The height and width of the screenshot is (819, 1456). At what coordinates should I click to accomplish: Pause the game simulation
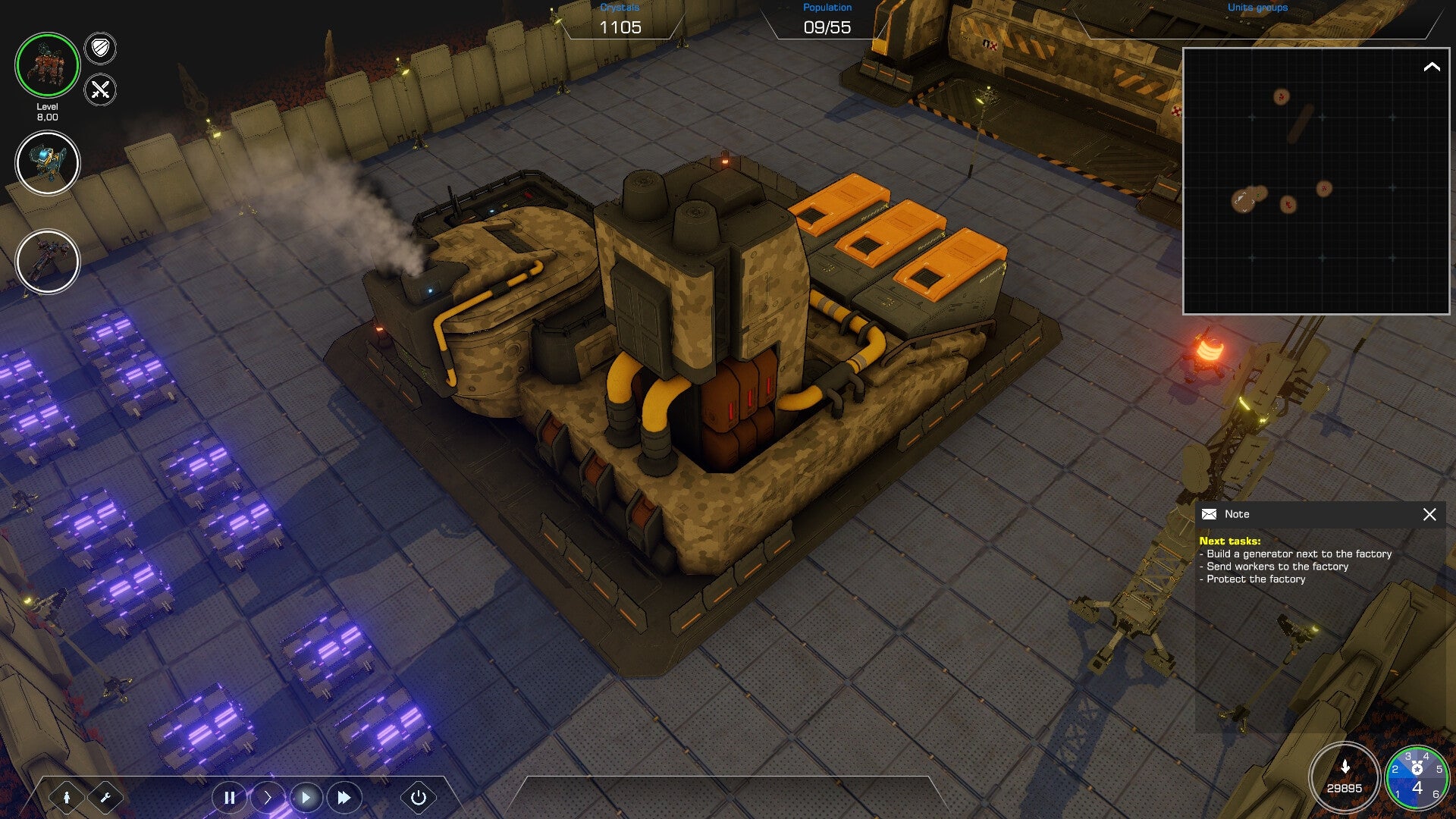pos(229,797)
